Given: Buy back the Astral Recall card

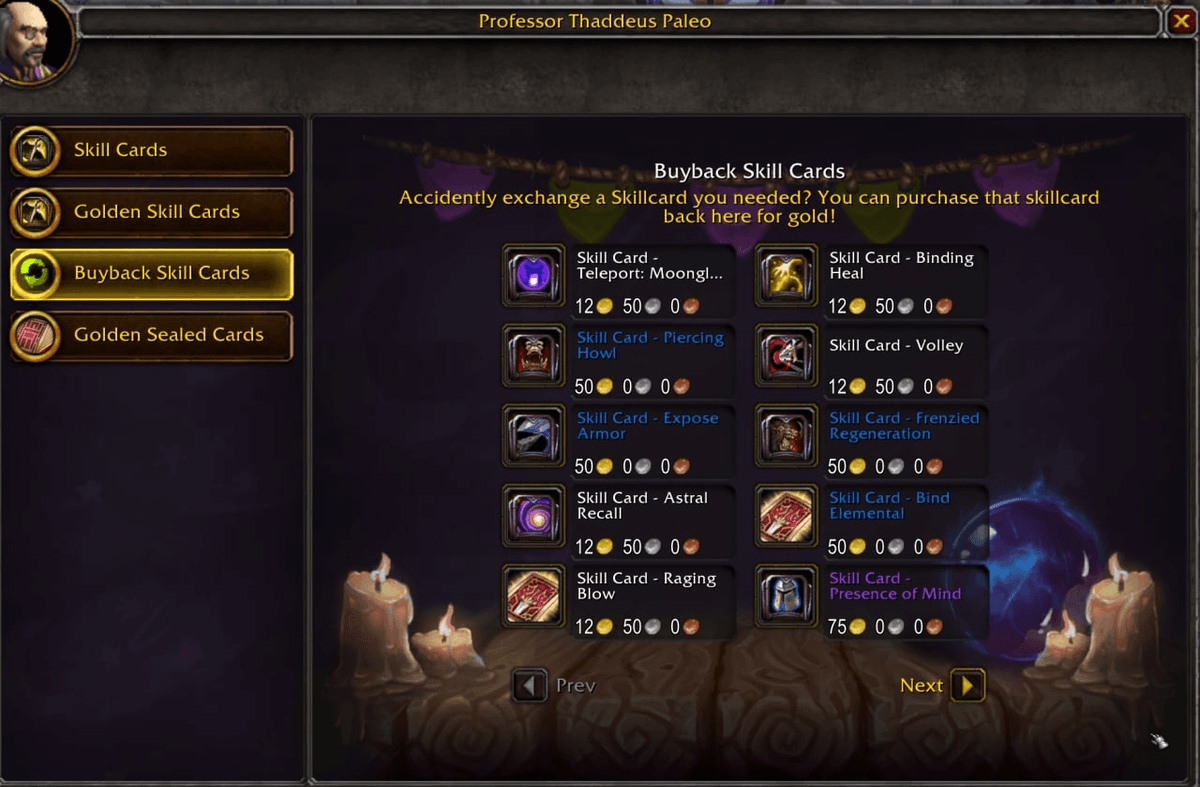Looking at the screenshot, I should pyautogui.click(x=533, y=517).
